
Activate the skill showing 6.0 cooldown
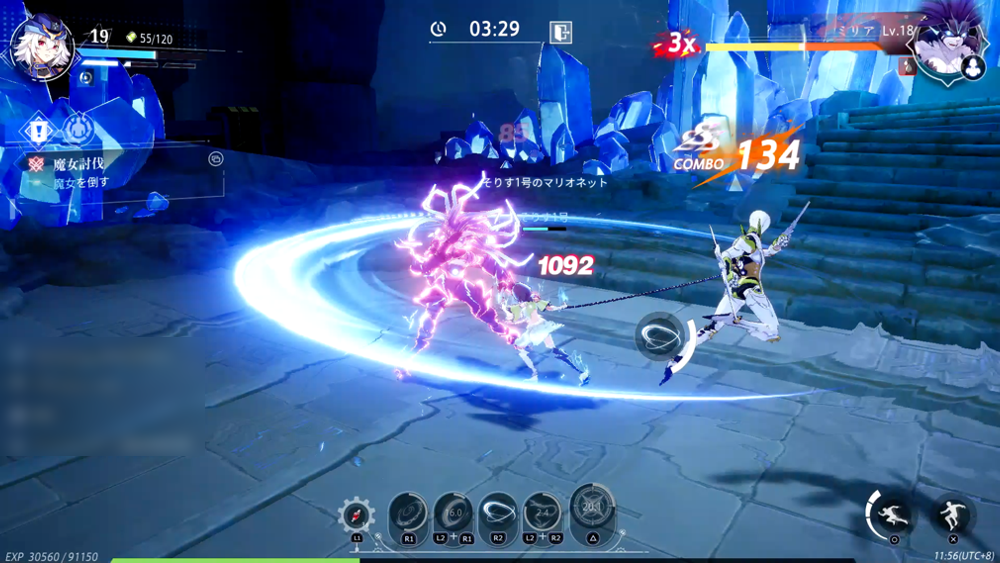point(454,513)
